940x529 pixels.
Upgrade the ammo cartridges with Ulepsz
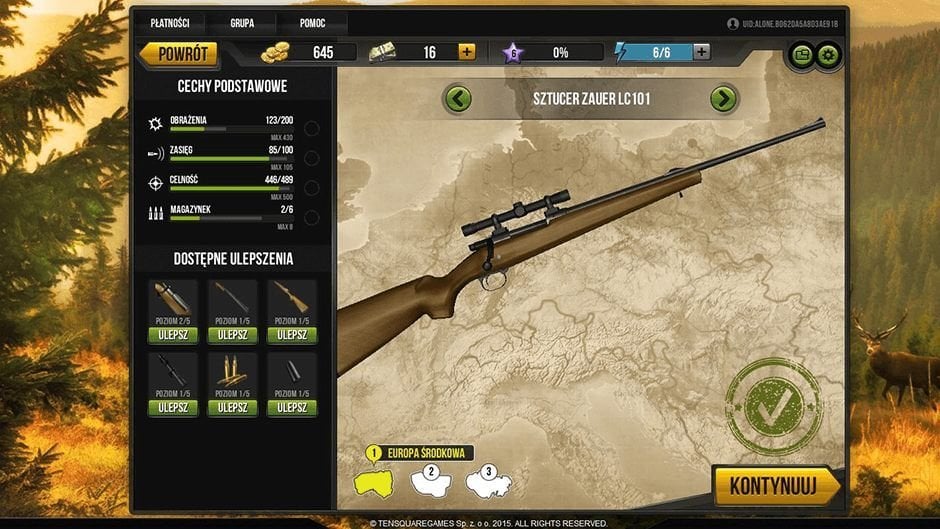click(x=232, y=408)
